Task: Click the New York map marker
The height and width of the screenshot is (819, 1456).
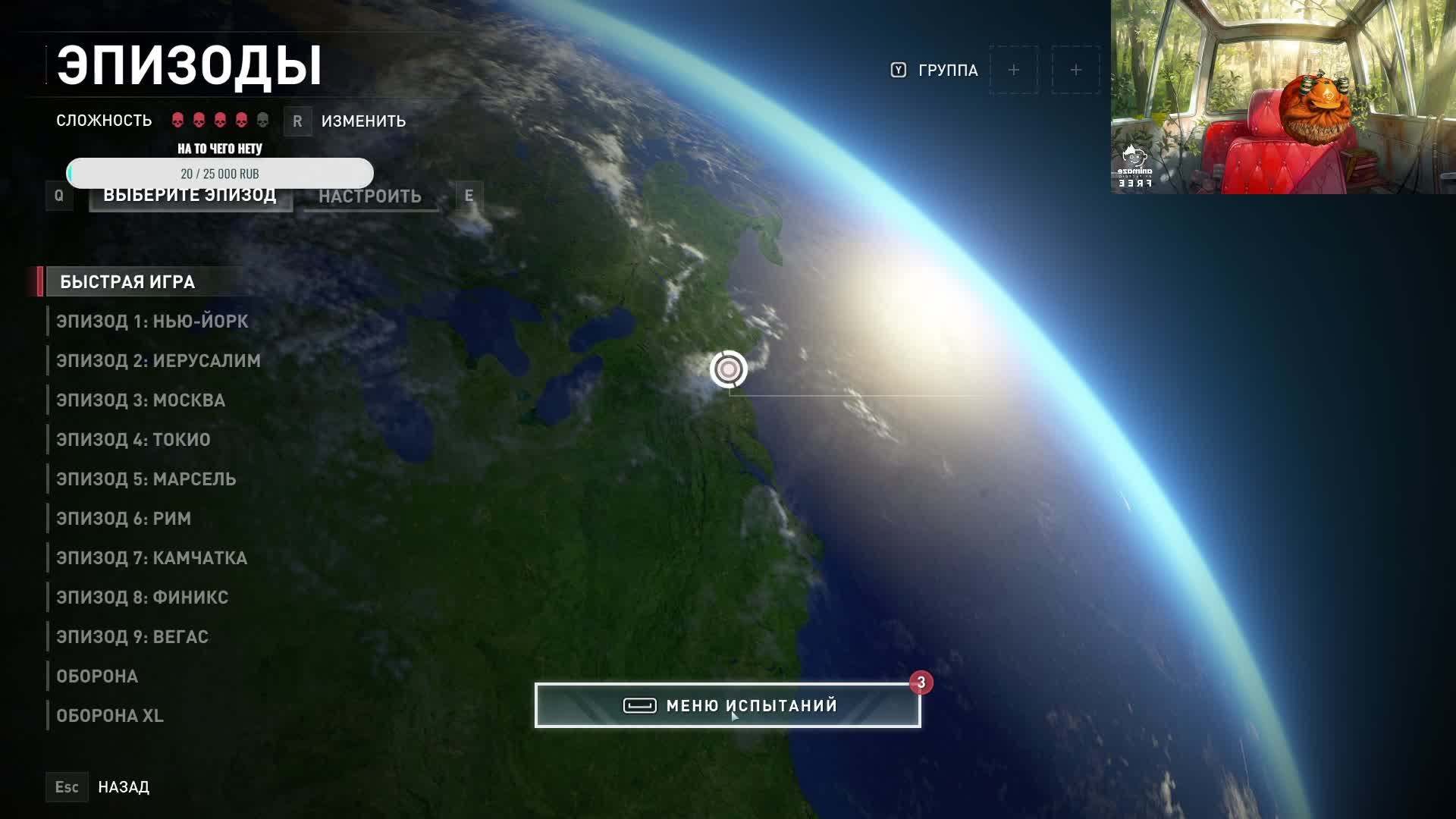Action: click(x=729, y=369)
